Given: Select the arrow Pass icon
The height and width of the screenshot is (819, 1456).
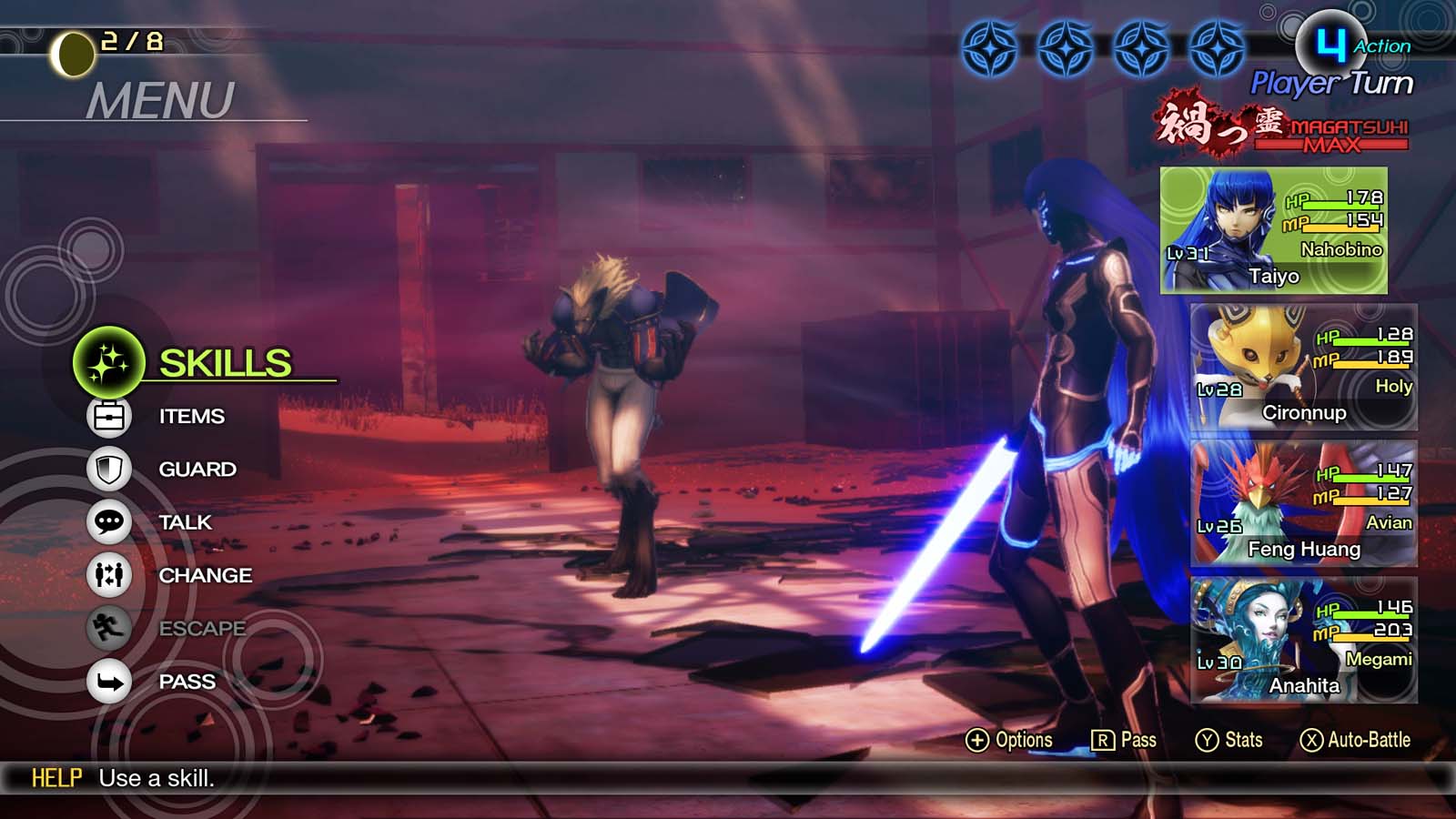Looking at the screenshot, I should click(109, 681).
